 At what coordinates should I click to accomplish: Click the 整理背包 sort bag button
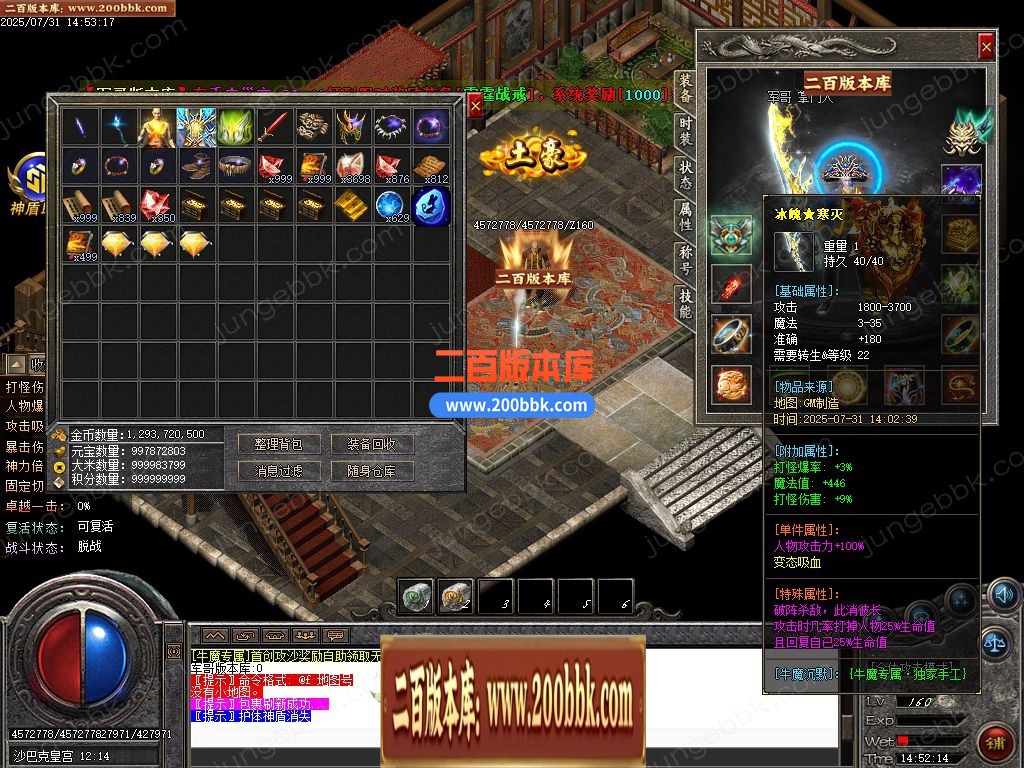coord(277,444)
